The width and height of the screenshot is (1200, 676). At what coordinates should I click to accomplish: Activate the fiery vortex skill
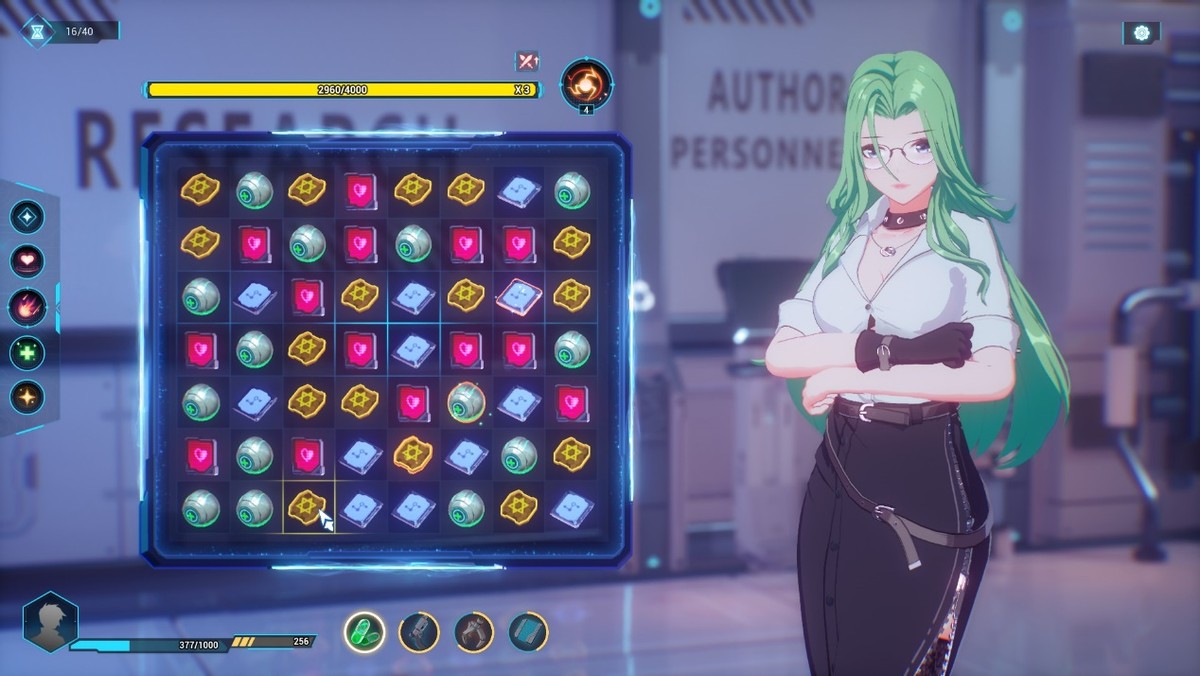586,83
